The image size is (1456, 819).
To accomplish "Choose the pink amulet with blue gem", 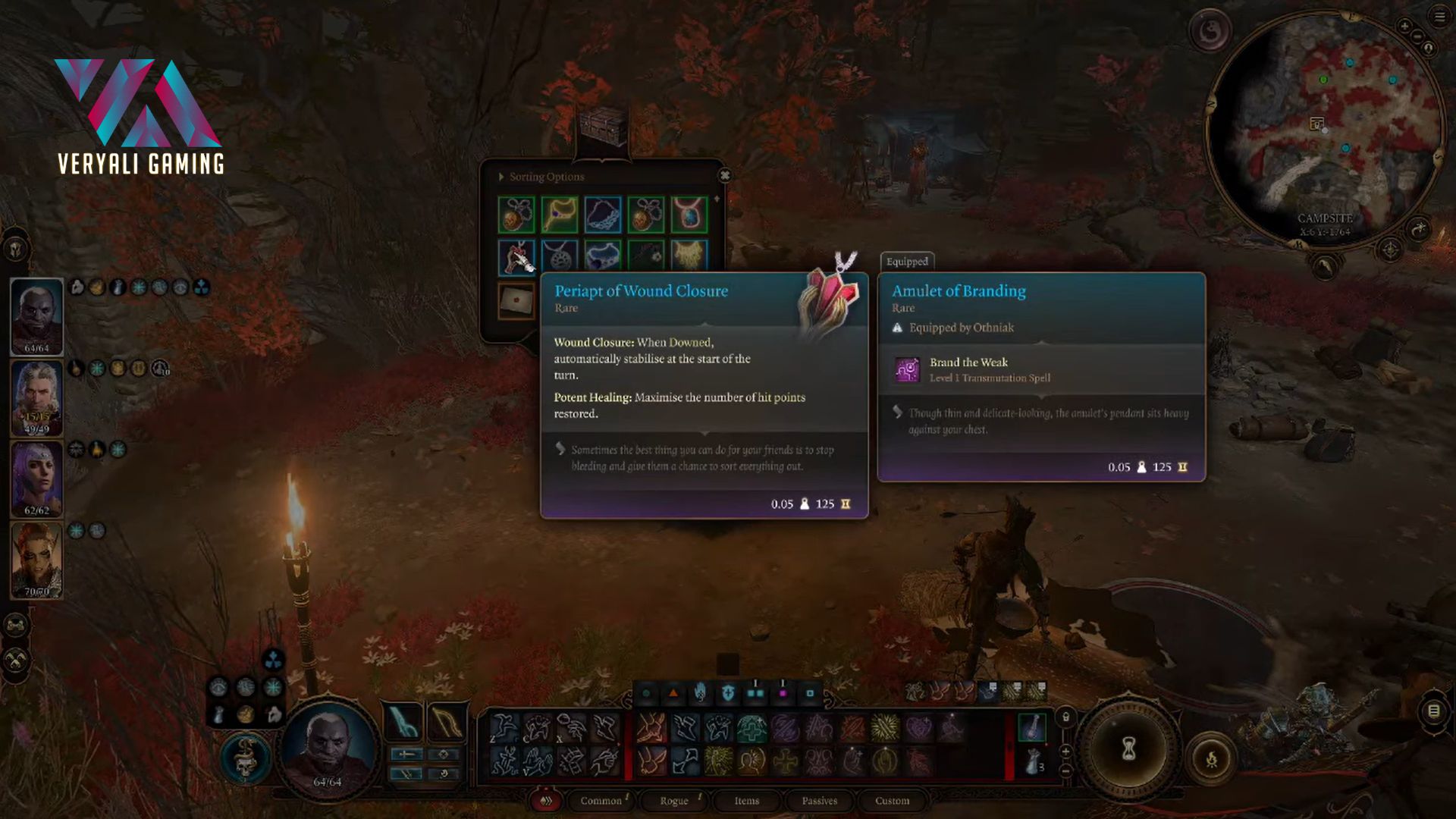I will point(689,215).
